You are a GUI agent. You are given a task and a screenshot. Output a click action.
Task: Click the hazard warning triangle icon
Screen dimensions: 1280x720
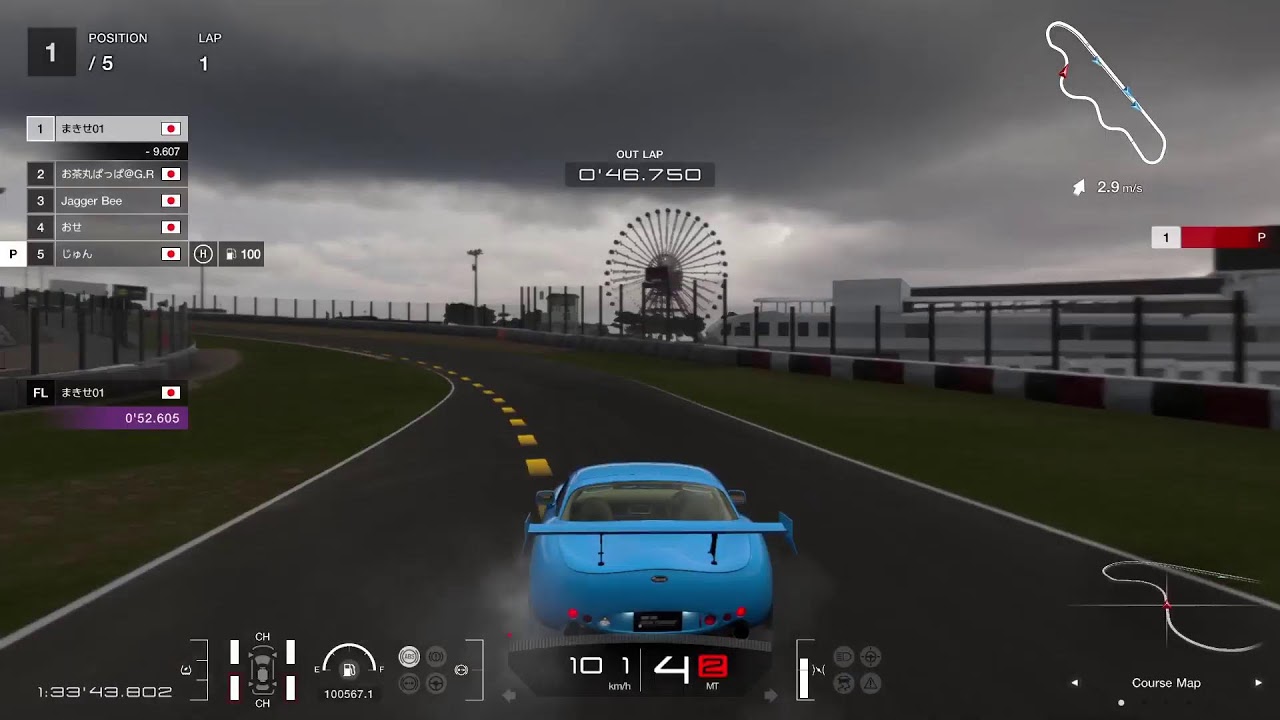tap(871, 684)
